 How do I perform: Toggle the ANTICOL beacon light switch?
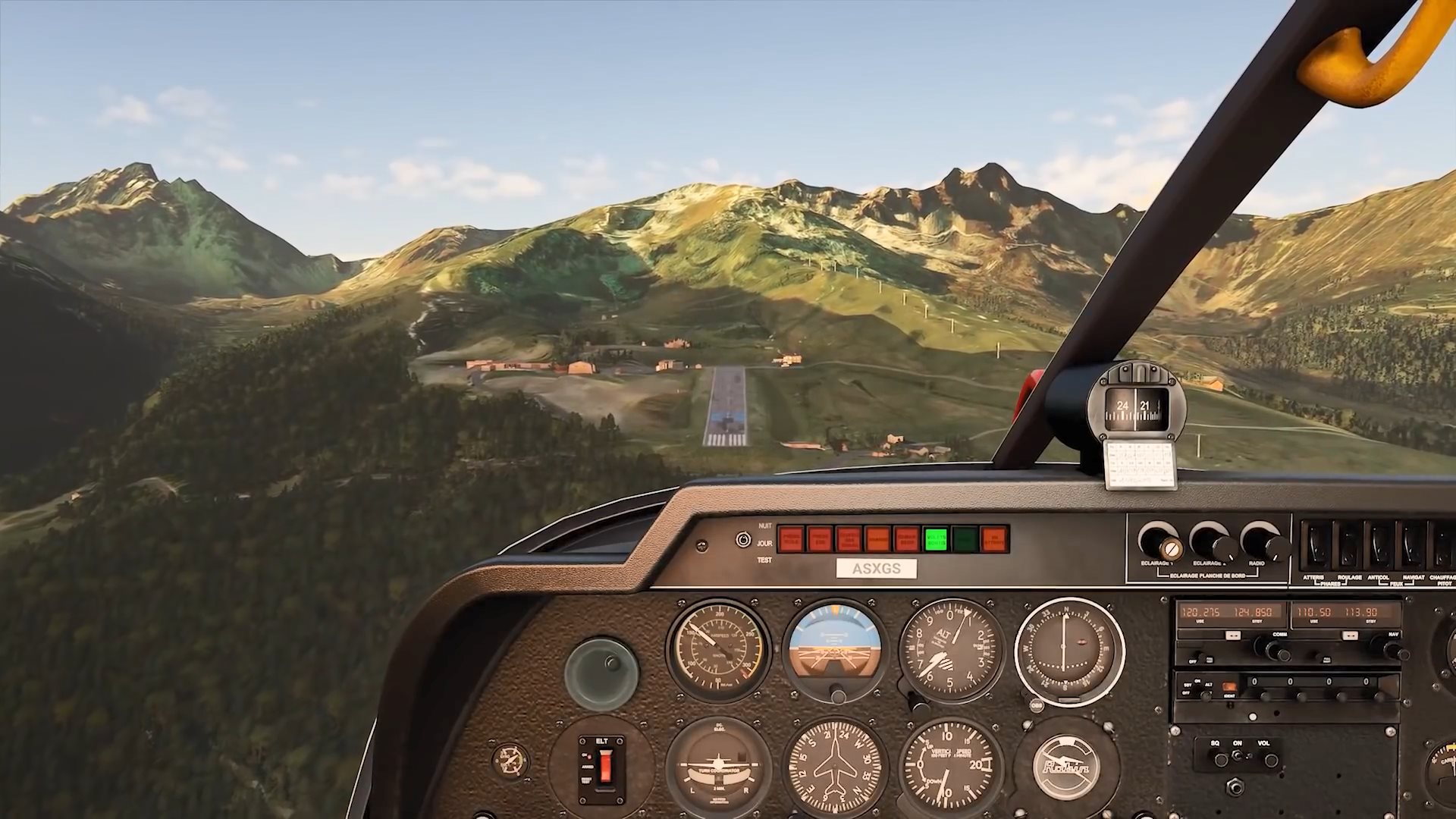tap(1380, 546)
